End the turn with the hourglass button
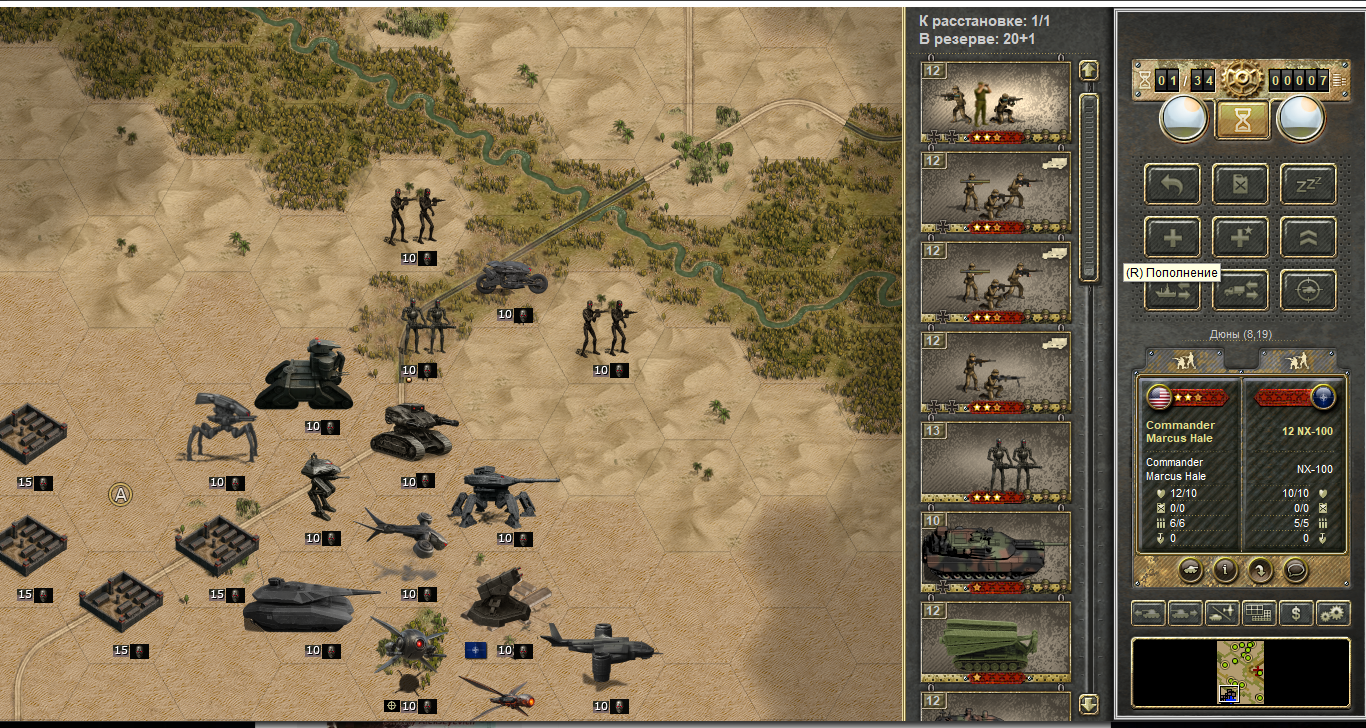Screen dimensions: 1366x728 pyautogui.click(x=1242, y=120)
